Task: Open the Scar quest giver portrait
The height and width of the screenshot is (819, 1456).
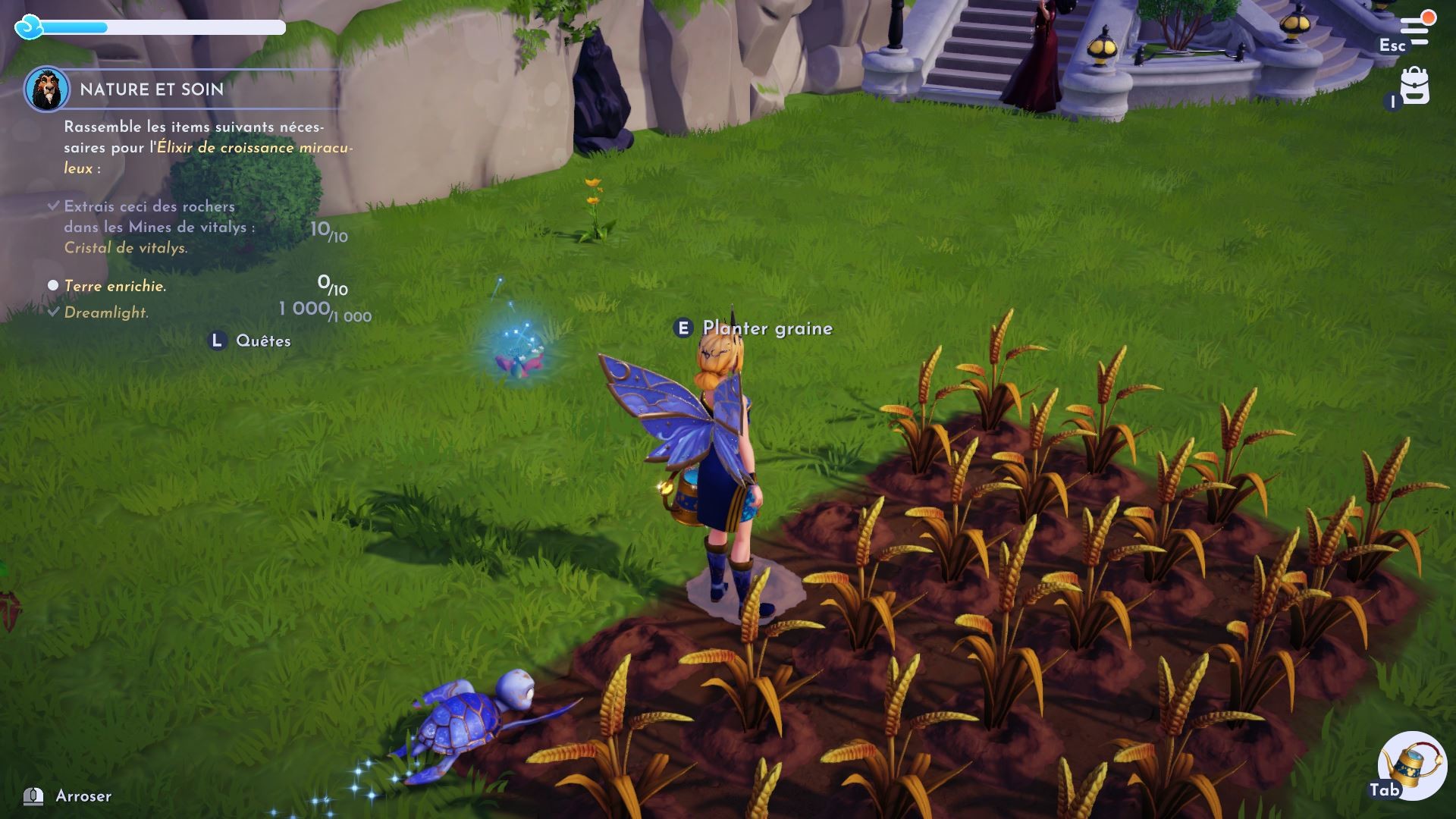Action: click(x=47, y=91)
